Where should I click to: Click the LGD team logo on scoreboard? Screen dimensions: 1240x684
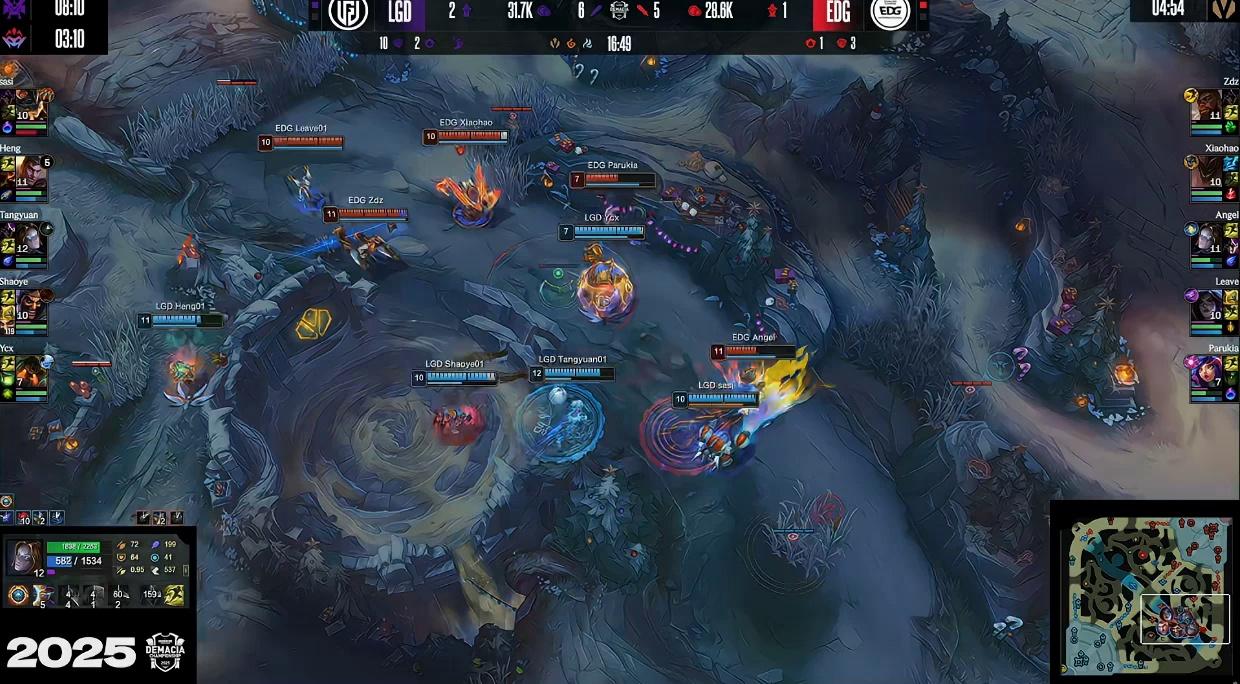(x=348, y=13)
